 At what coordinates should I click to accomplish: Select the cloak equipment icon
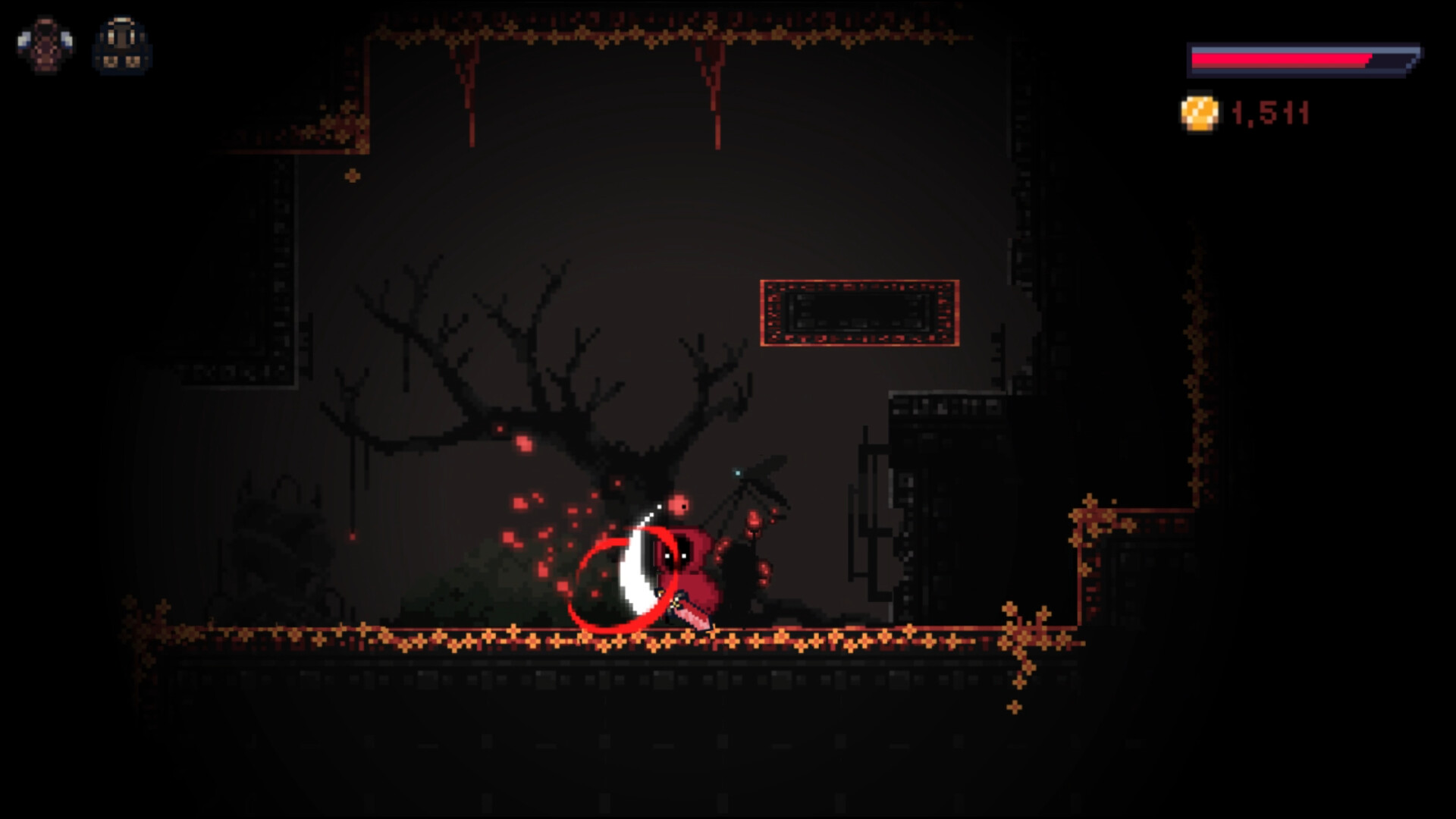pos(47,45)
